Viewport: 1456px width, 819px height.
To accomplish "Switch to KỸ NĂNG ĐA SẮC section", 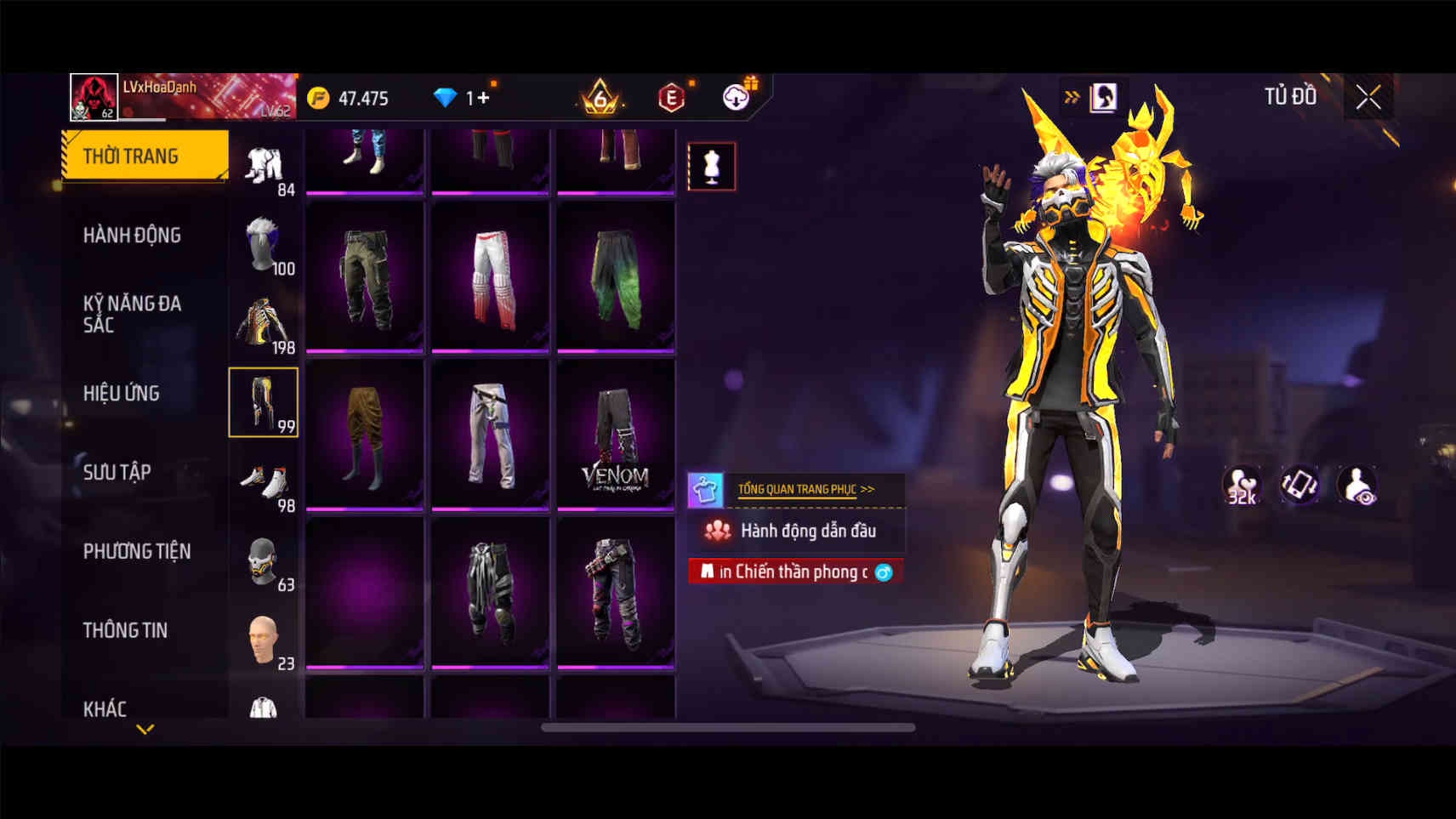I will (132, 314).
